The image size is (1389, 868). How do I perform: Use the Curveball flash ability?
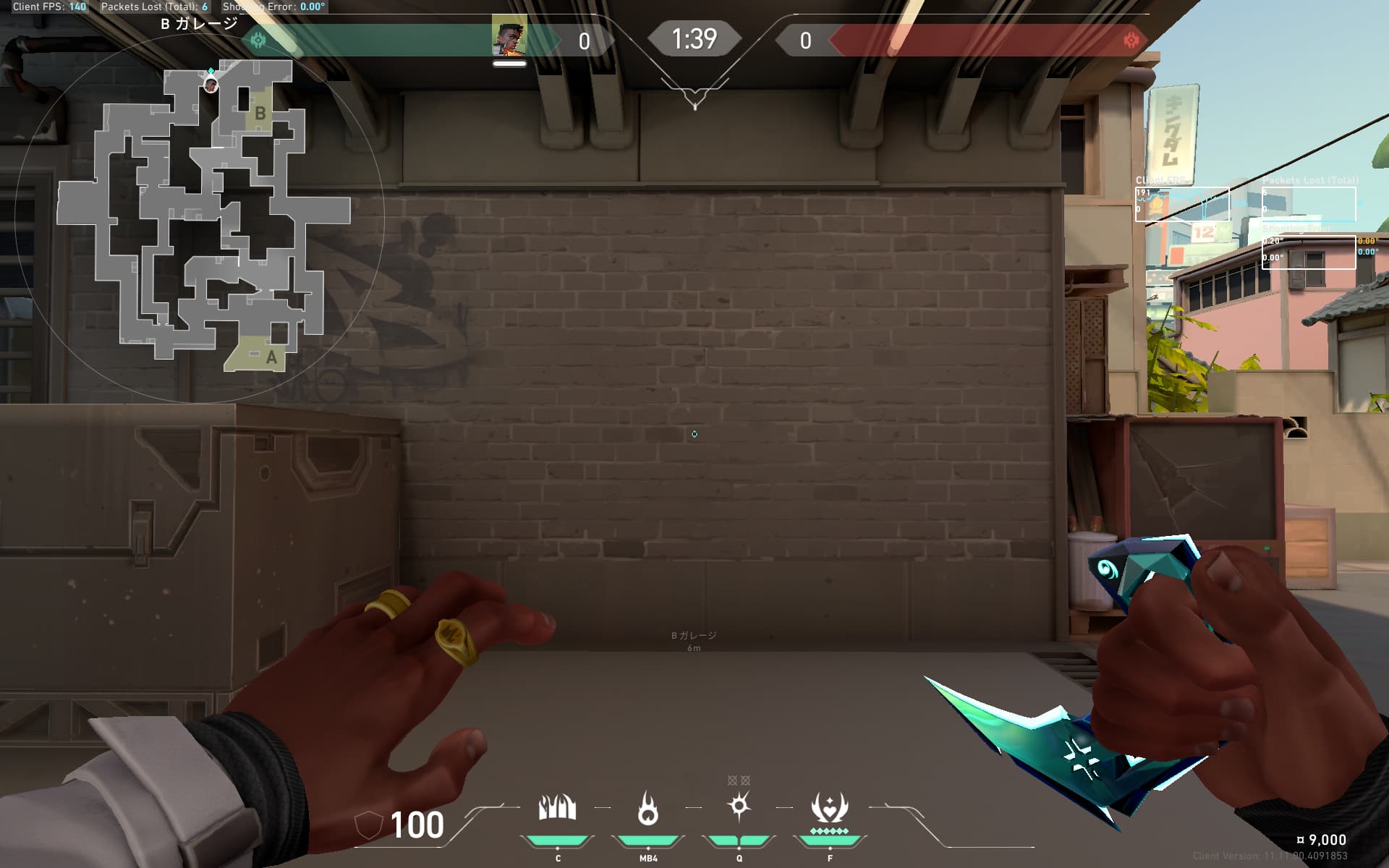point(739,806)
